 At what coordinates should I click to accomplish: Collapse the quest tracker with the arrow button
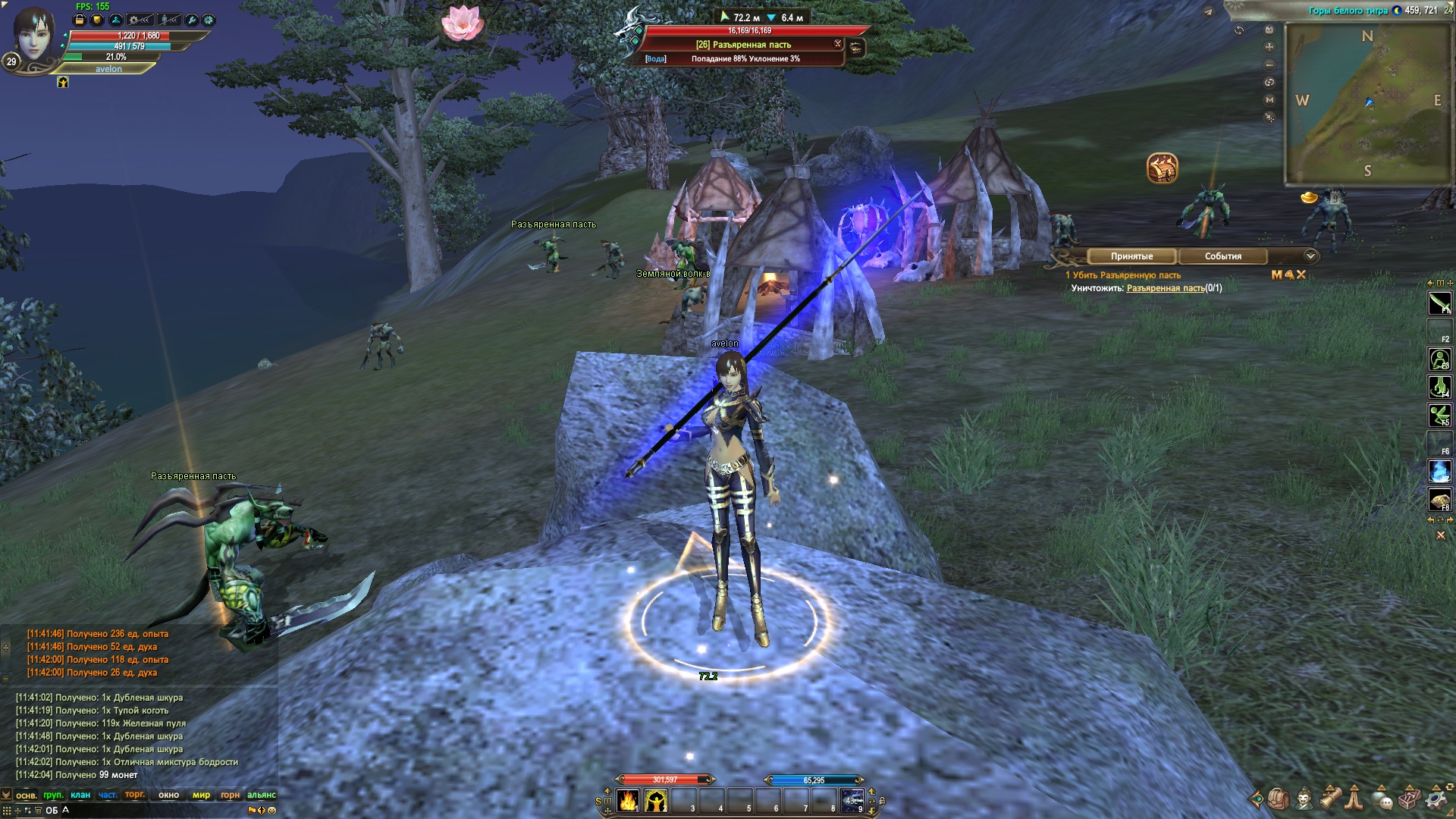click(x=1310, y=256)
